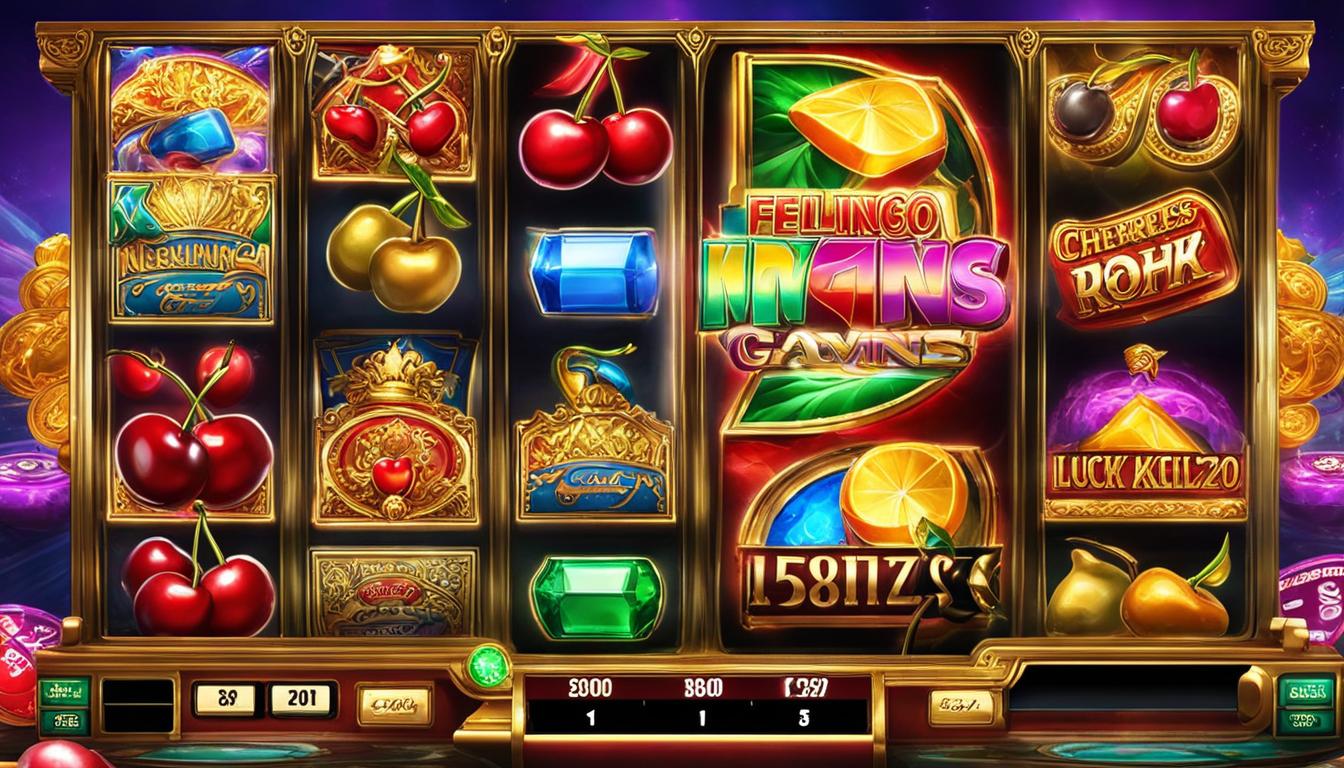The image size is (1344, 768).
Task: Select the button labeled 201
Action: [x=300, y=699]
